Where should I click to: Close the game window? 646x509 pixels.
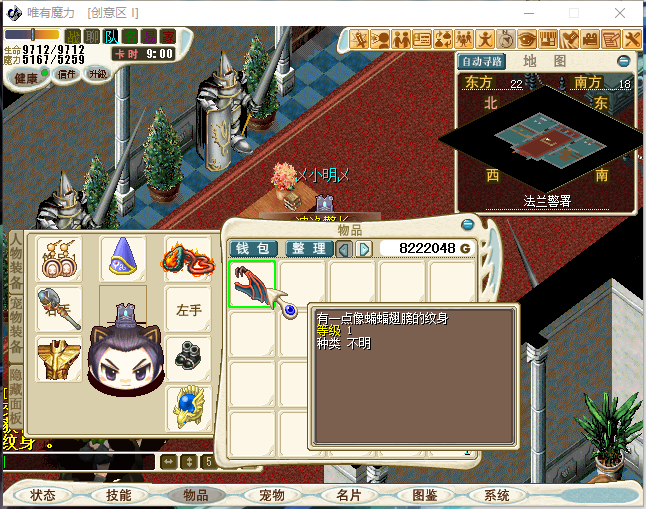tap(621, 12)
